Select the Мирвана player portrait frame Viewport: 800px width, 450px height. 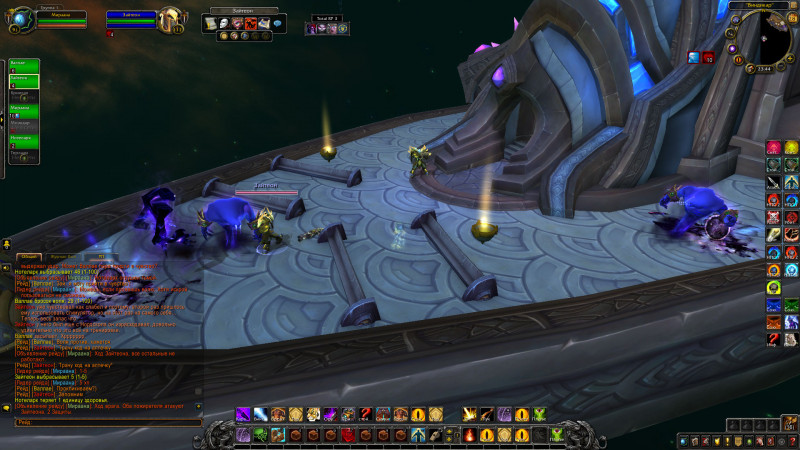click(60, 20)
